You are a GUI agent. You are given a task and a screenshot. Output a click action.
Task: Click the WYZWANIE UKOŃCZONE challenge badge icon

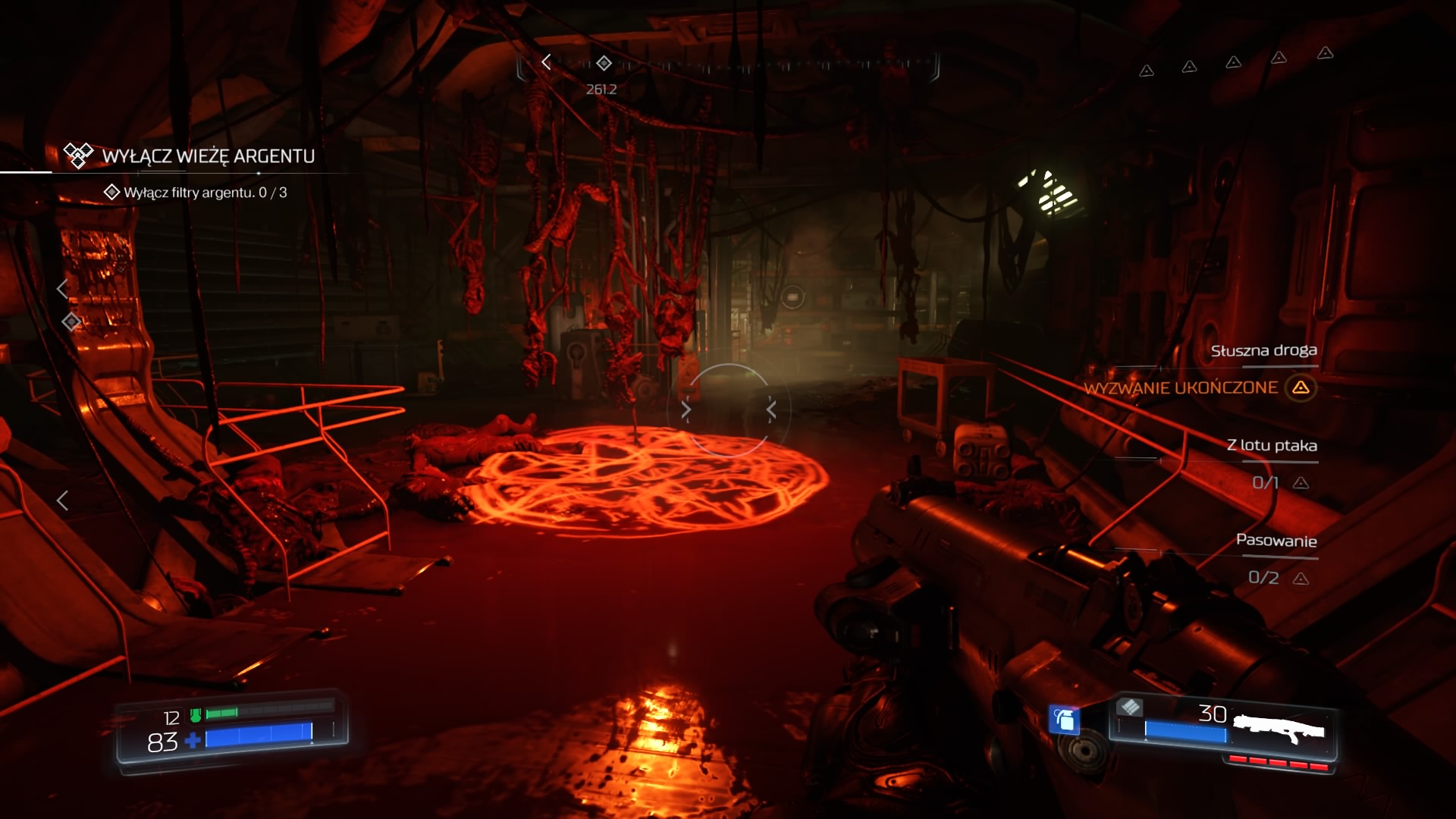click(1301, 388)
